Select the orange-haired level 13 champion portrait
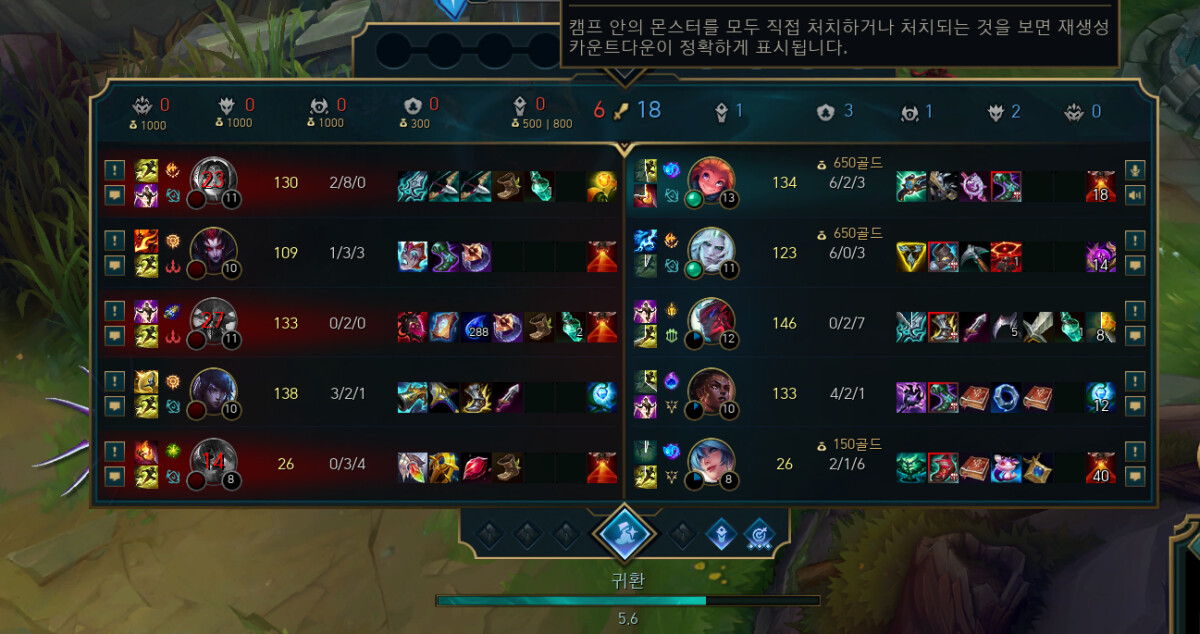 711,182
